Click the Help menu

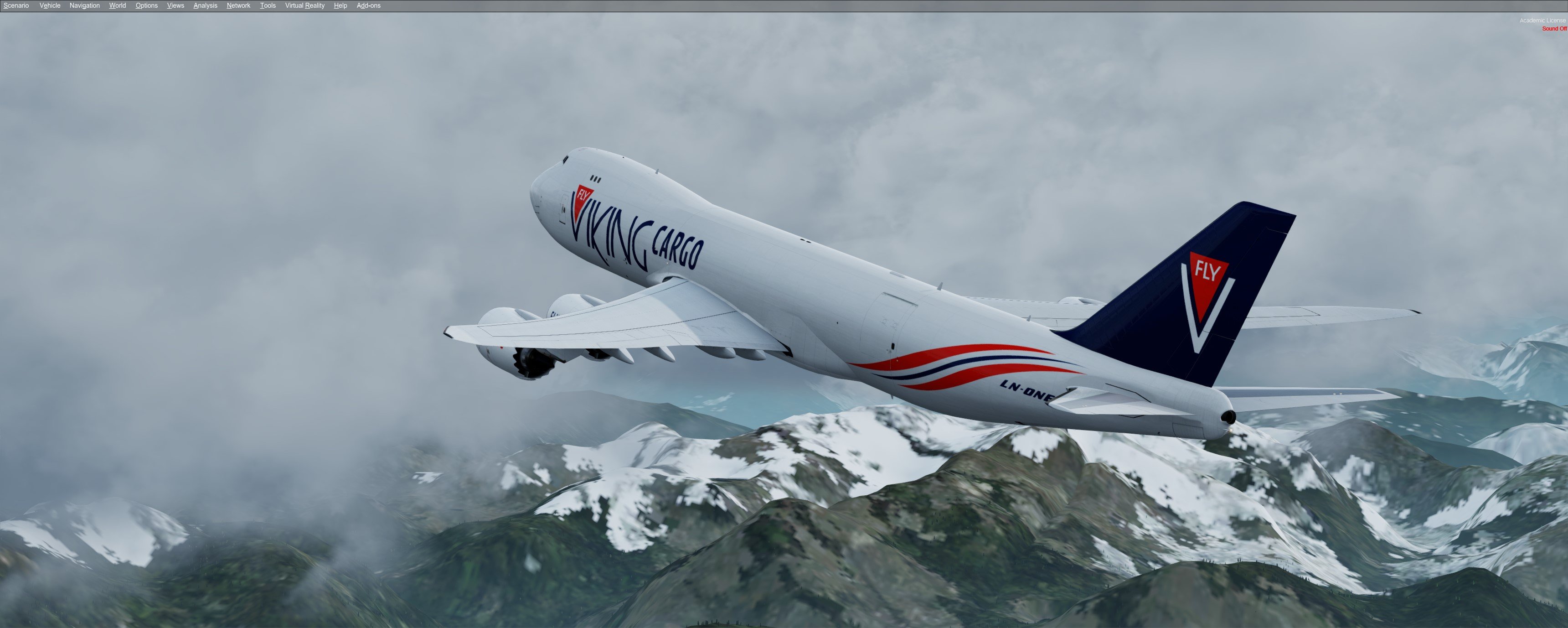click(x=340, y=5)
